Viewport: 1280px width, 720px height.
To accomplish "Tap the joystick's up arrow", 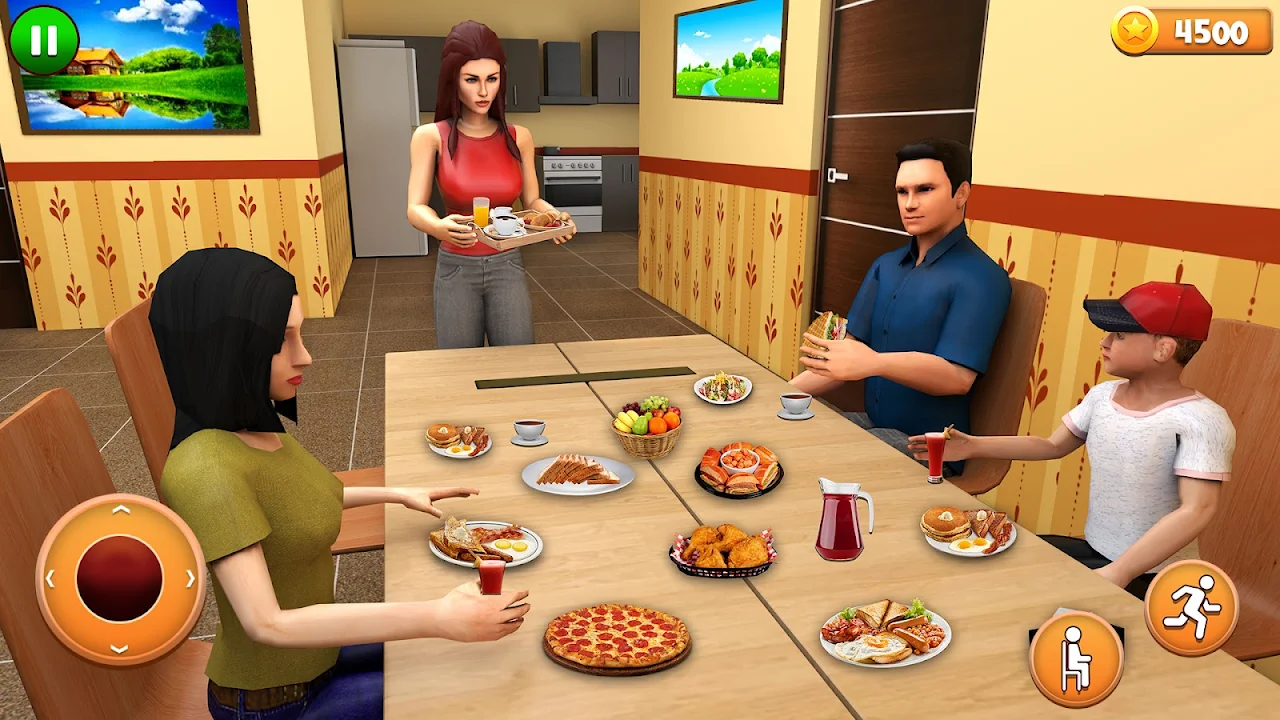I will pyautogui.click(x=120, y=511).
